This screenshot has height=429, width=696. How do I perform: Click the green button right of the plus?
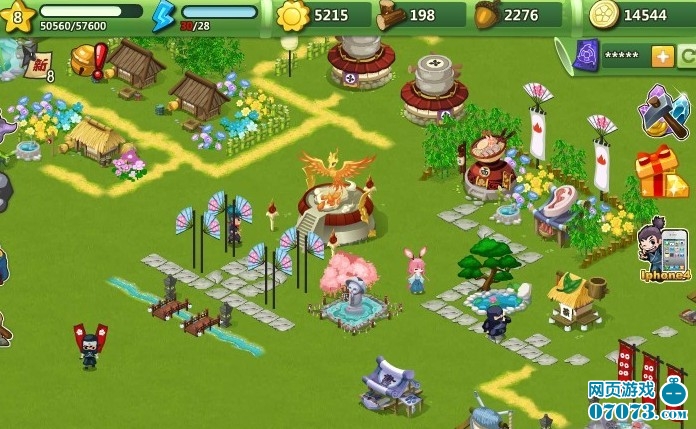[x=687, y=56]
